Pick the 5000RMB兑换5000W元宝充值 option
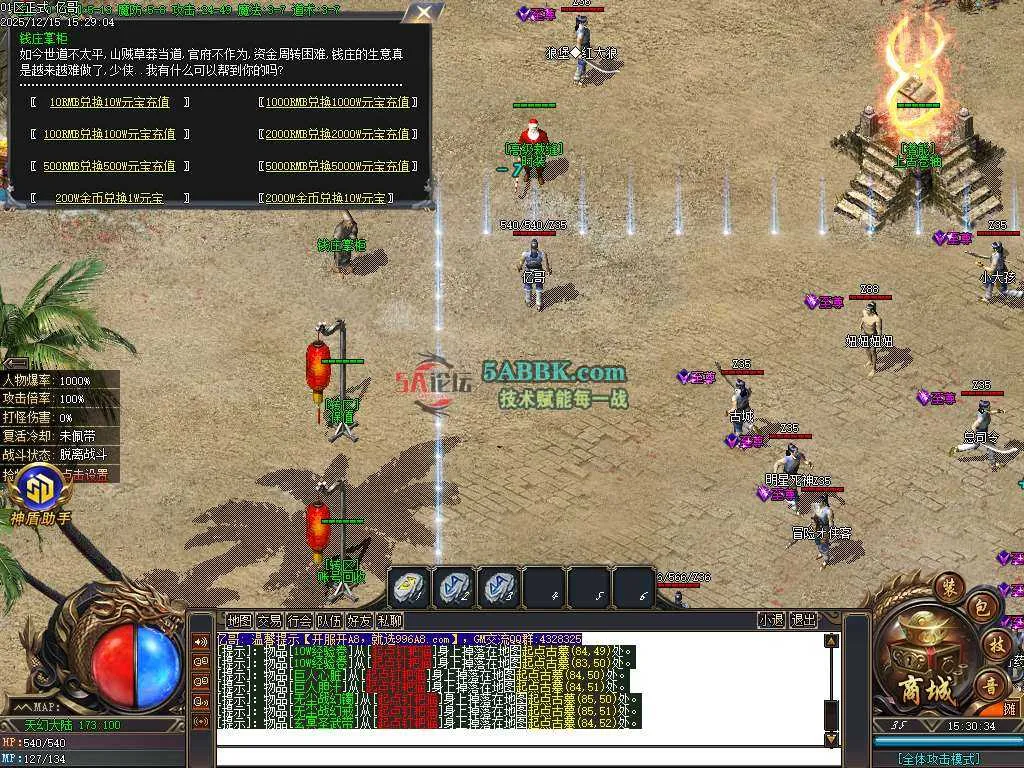 [337, 166]
